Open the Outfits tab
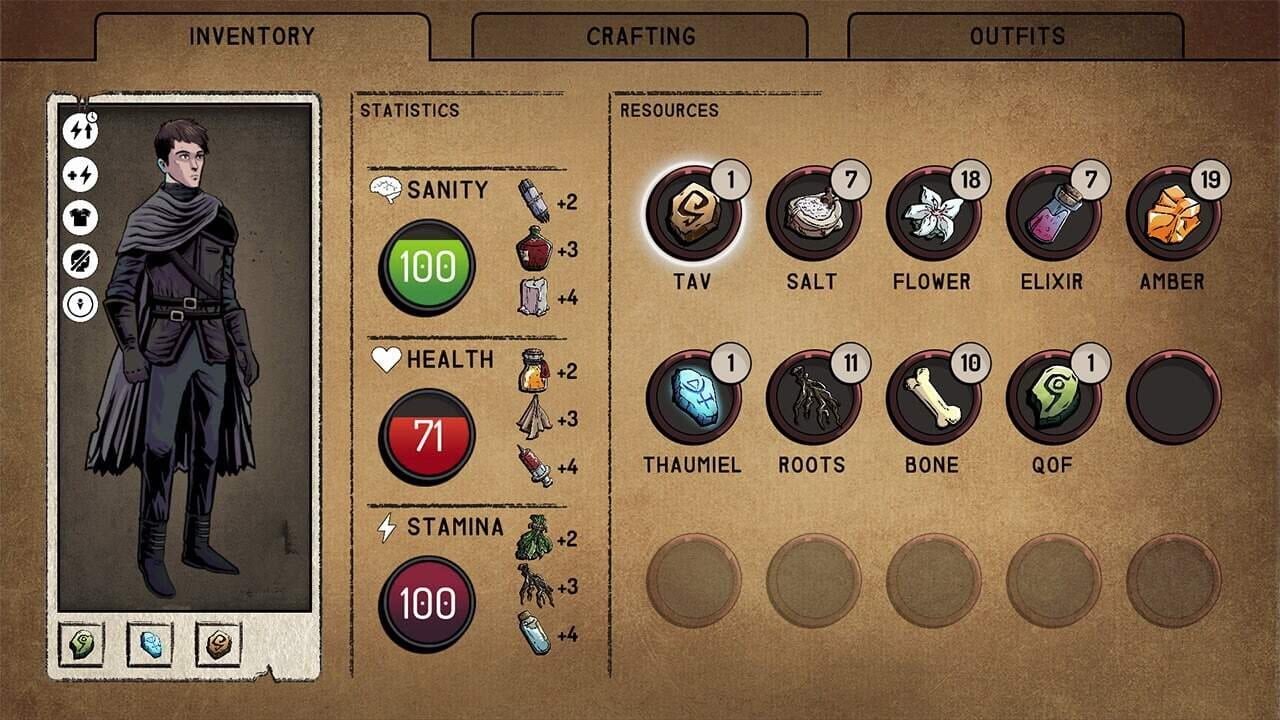 coord(1016,36)
